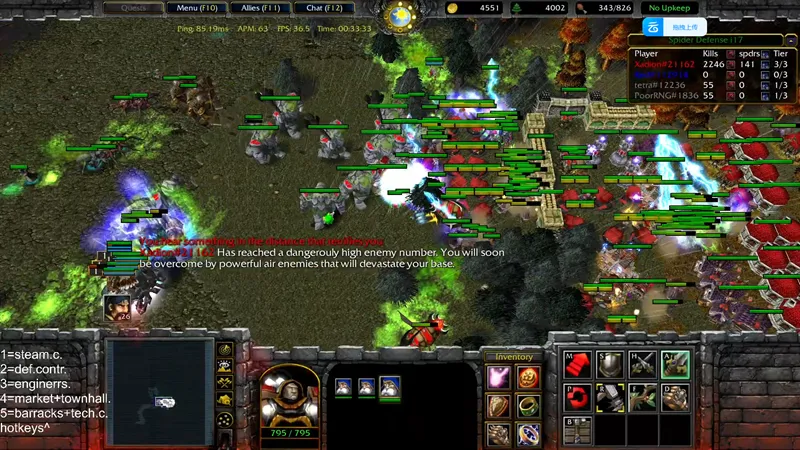The image size is (800, 450).
Task: Toggle minimap signal ping button
Action: pyautogui.click(x=226, y=350)
